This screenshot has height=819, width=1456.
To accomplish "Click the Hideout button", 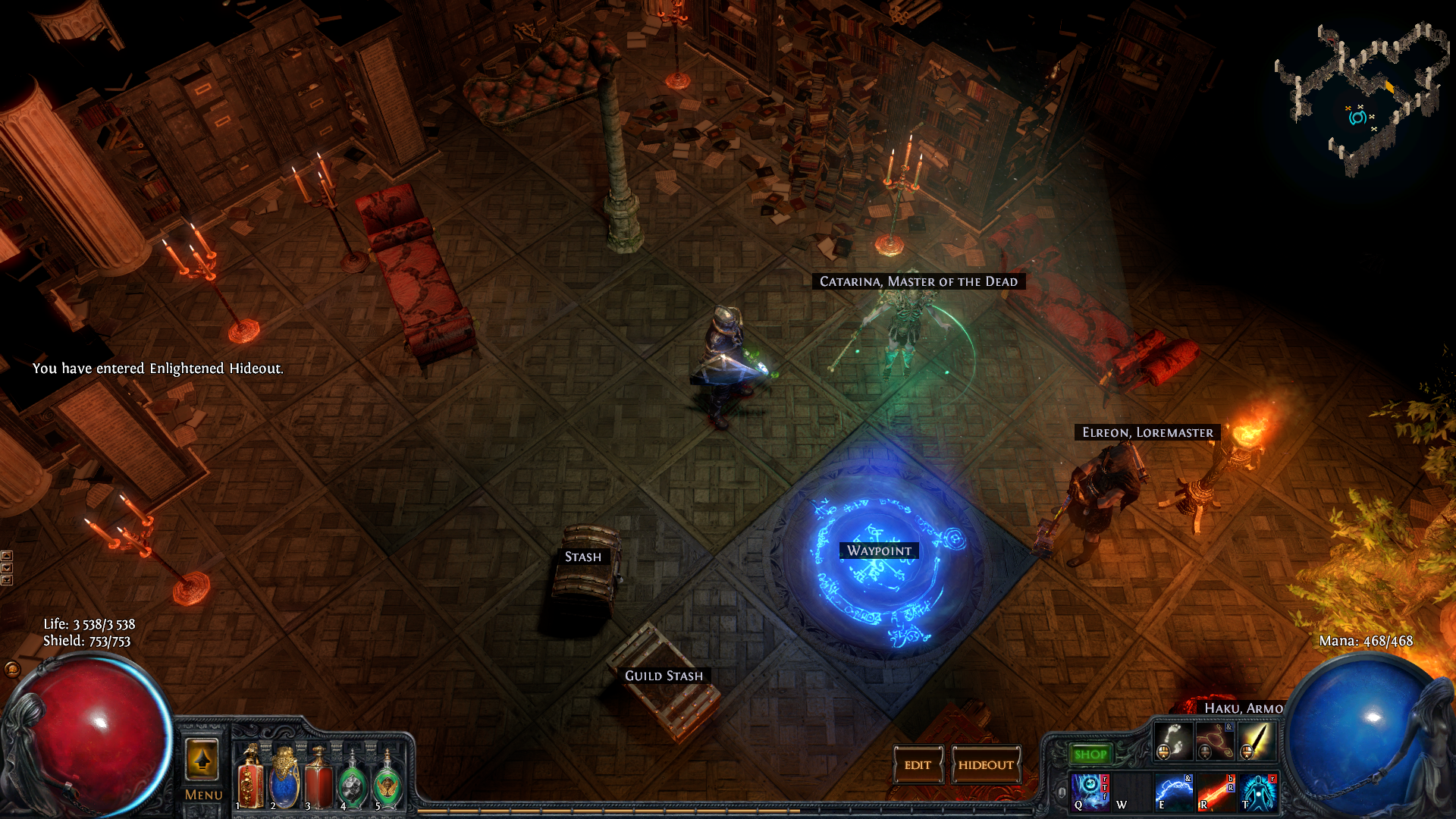I will pos(985,764).
